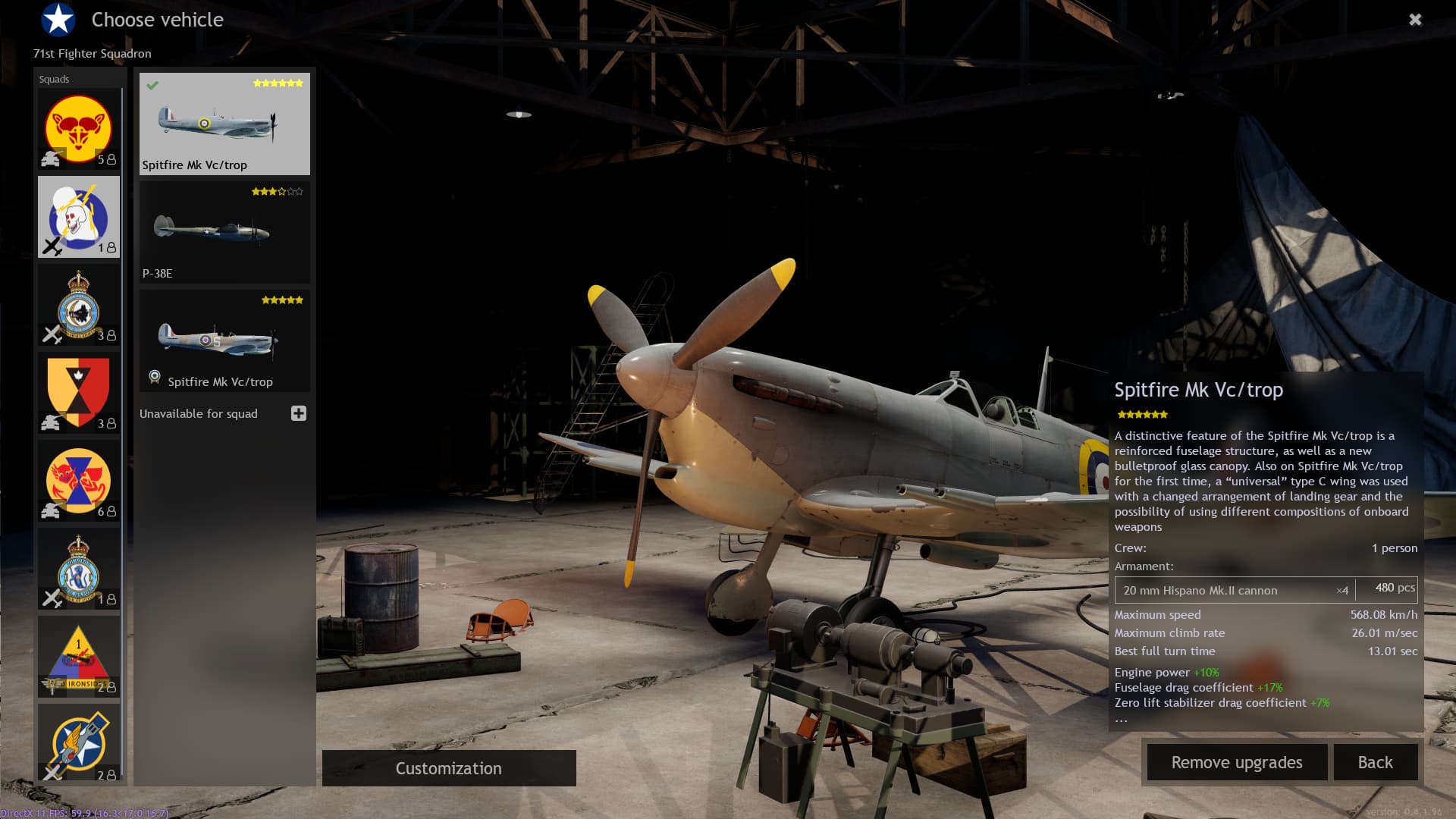
Task: Open the Customization menu
Action: click(x=449, y=768)
